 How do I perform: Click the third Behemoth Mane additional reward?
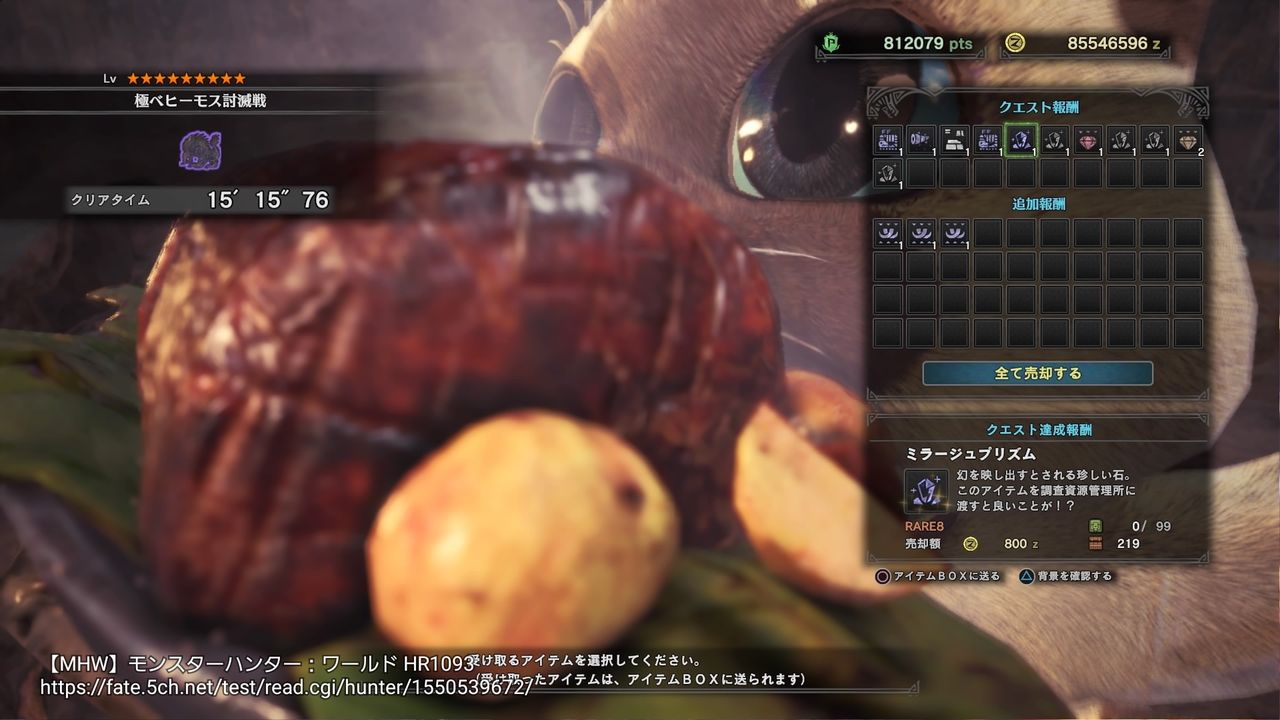954,232
